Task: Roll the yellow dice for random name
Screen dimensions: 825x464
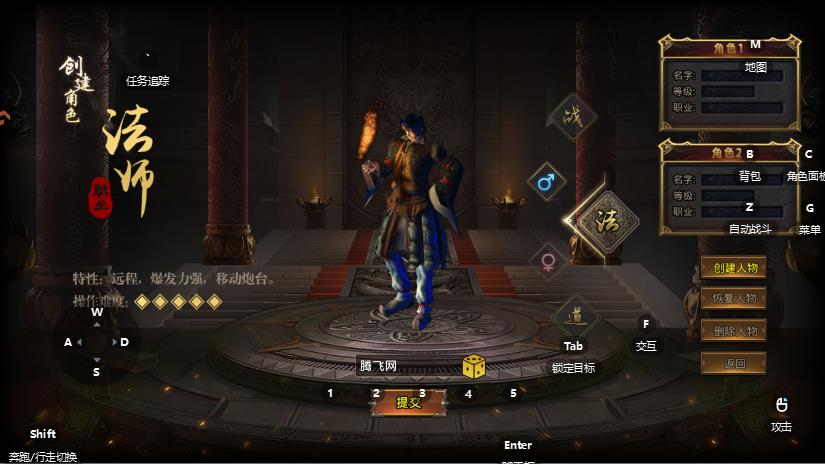Action: pos(474,367)
